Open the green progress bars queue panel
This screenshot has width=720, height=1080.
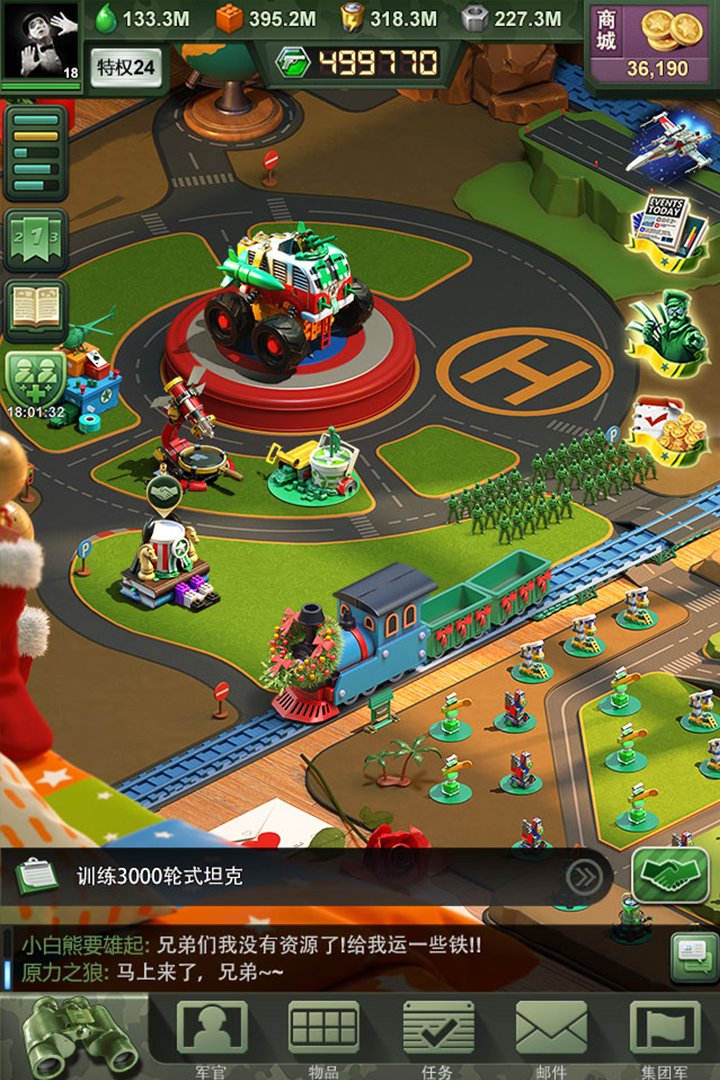pyautogui.click(x=36, y=153)
